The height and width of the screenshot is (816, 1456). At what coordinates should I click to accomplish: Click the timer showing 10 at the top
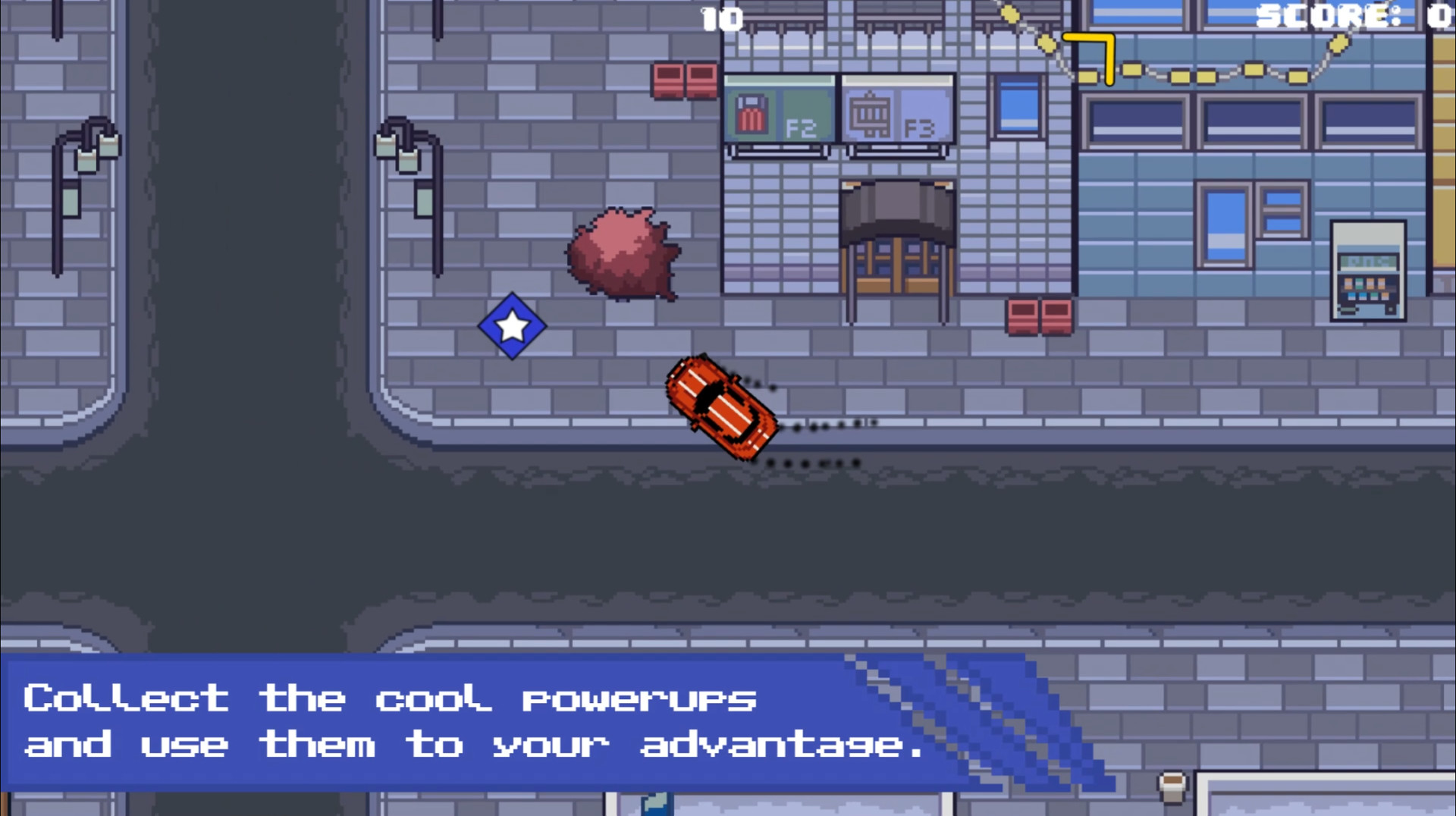tap(721, 18)
